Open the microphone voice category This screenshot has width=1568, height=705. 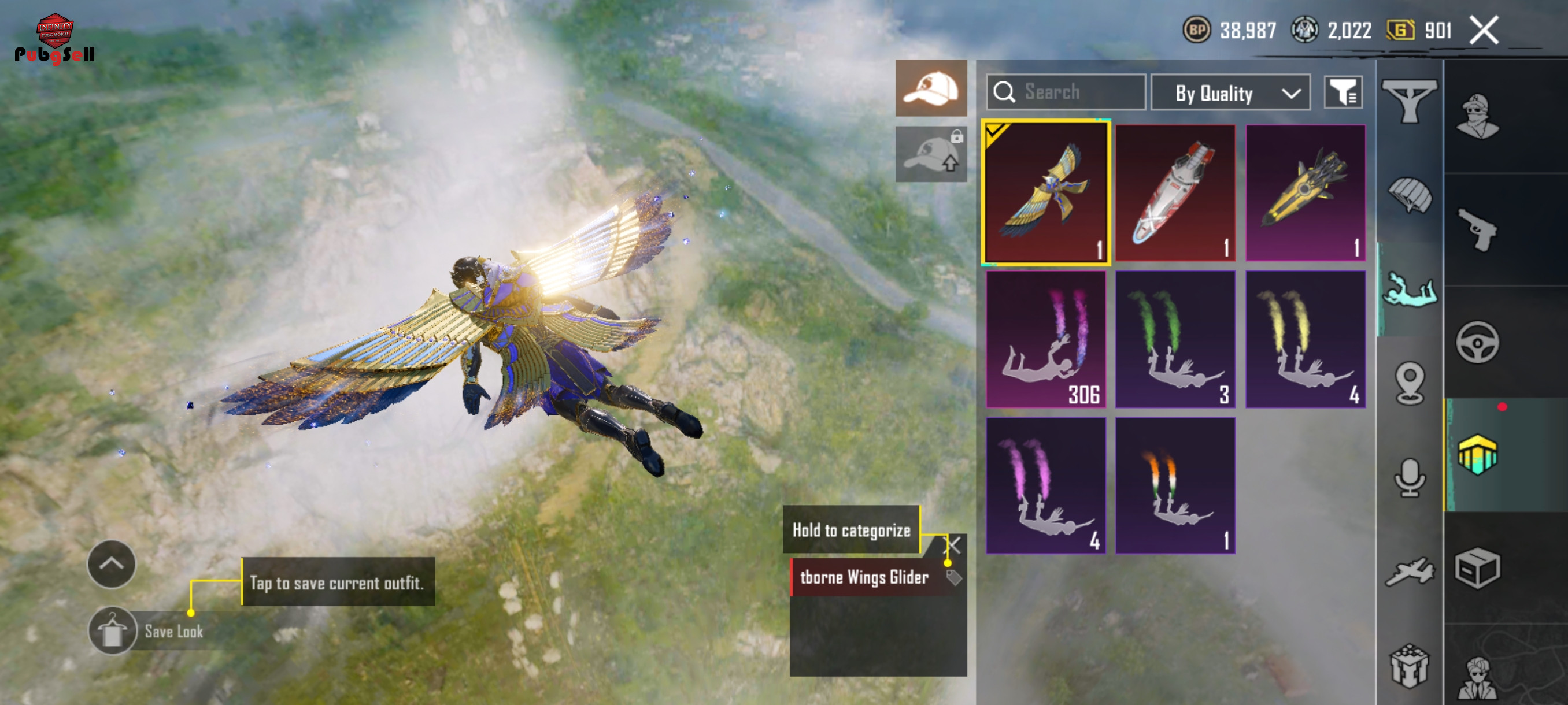point(1409,477)
